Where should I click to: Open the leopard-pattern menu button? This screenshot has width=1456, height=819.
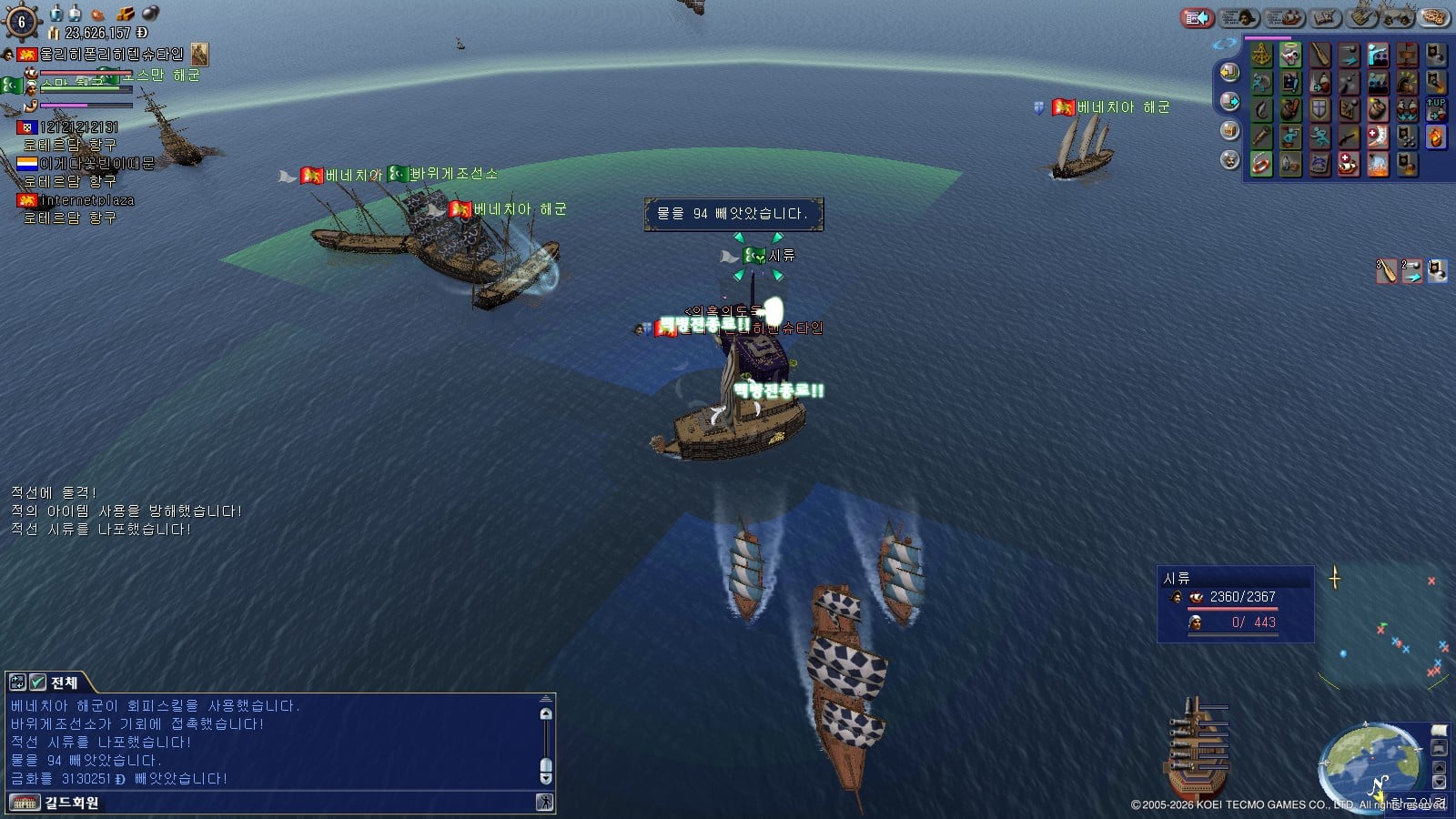tap(1433, 17)
